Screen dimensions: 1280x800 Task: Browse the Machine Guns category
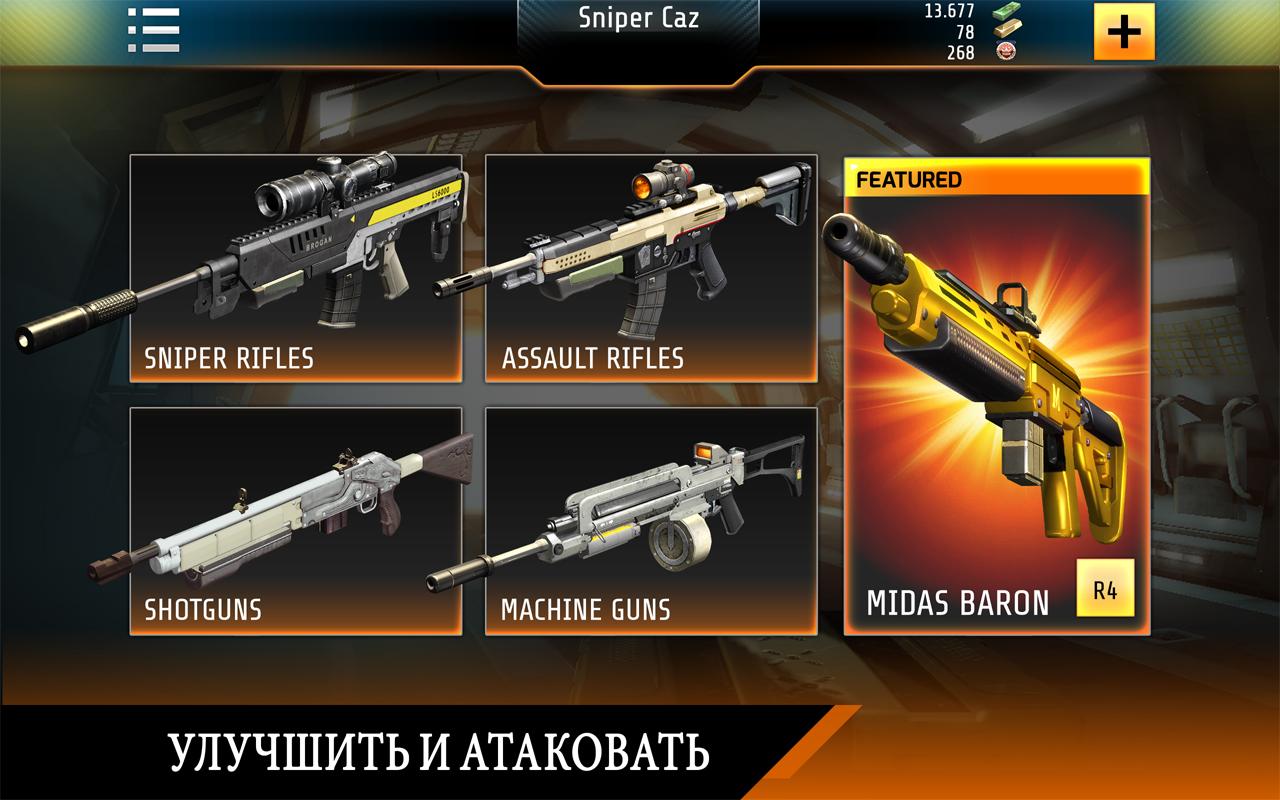coord(651,520)
